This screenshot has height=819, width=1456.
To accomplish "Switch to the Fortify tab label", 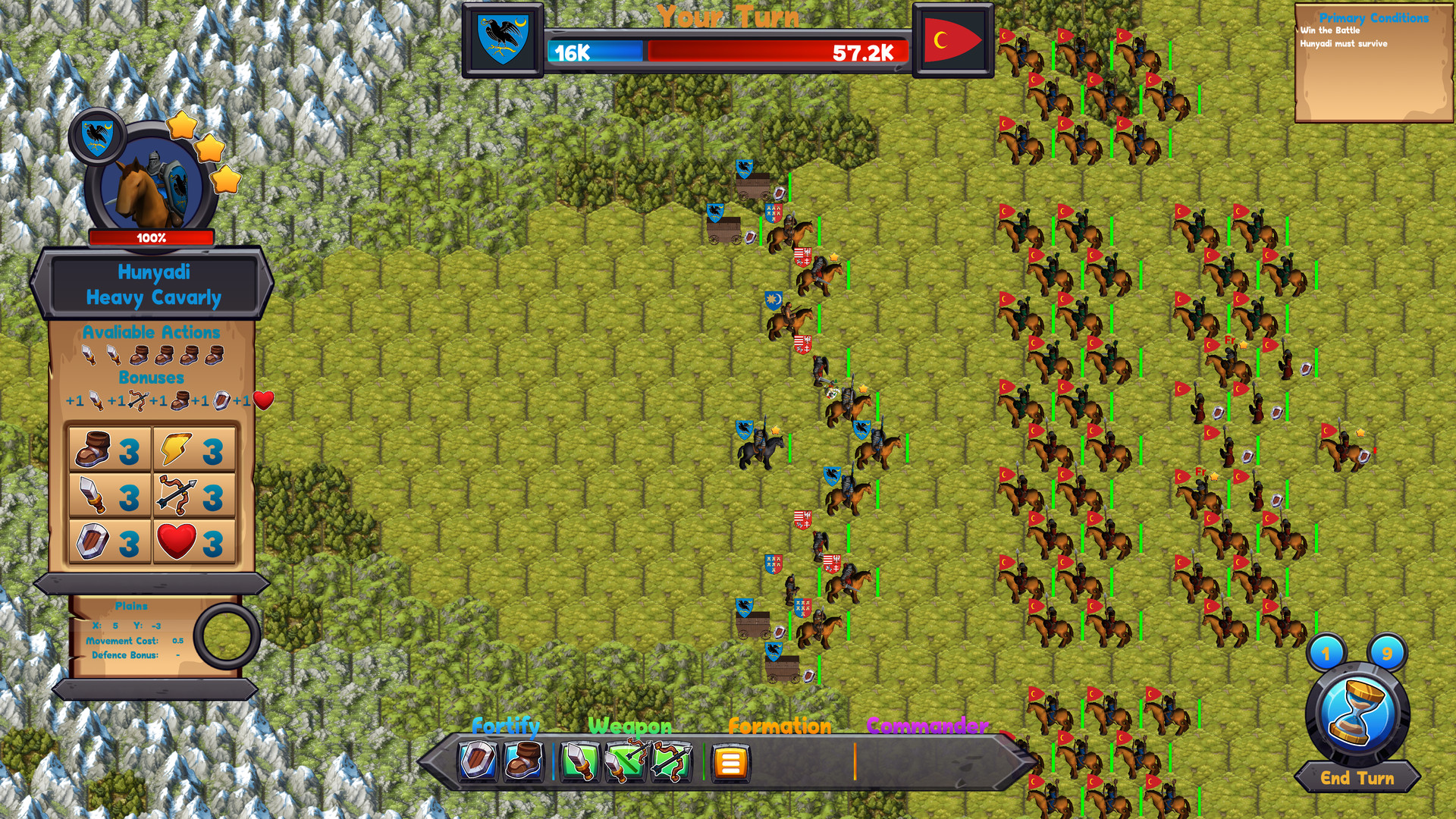I will (507, 726).
